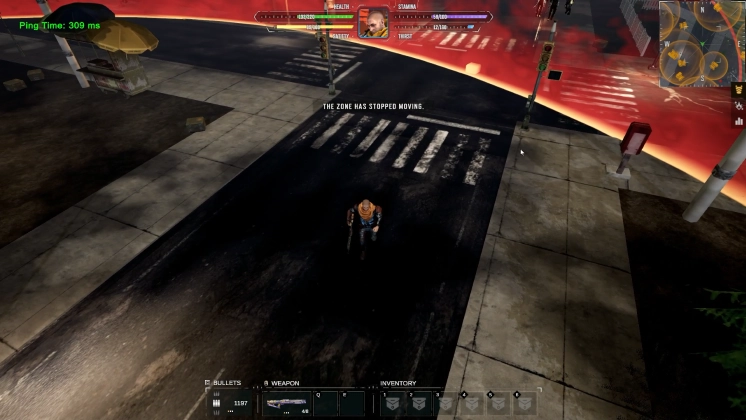This screenshot has height=420, width=746.
Task: Click the character portrait between the status bars
Action: pos(374,23)
